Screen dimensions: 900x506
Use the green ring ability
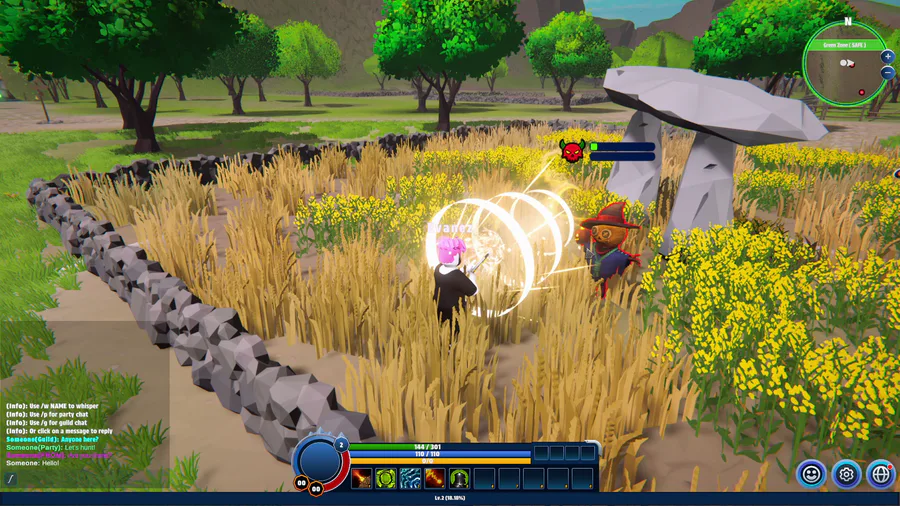386,479
